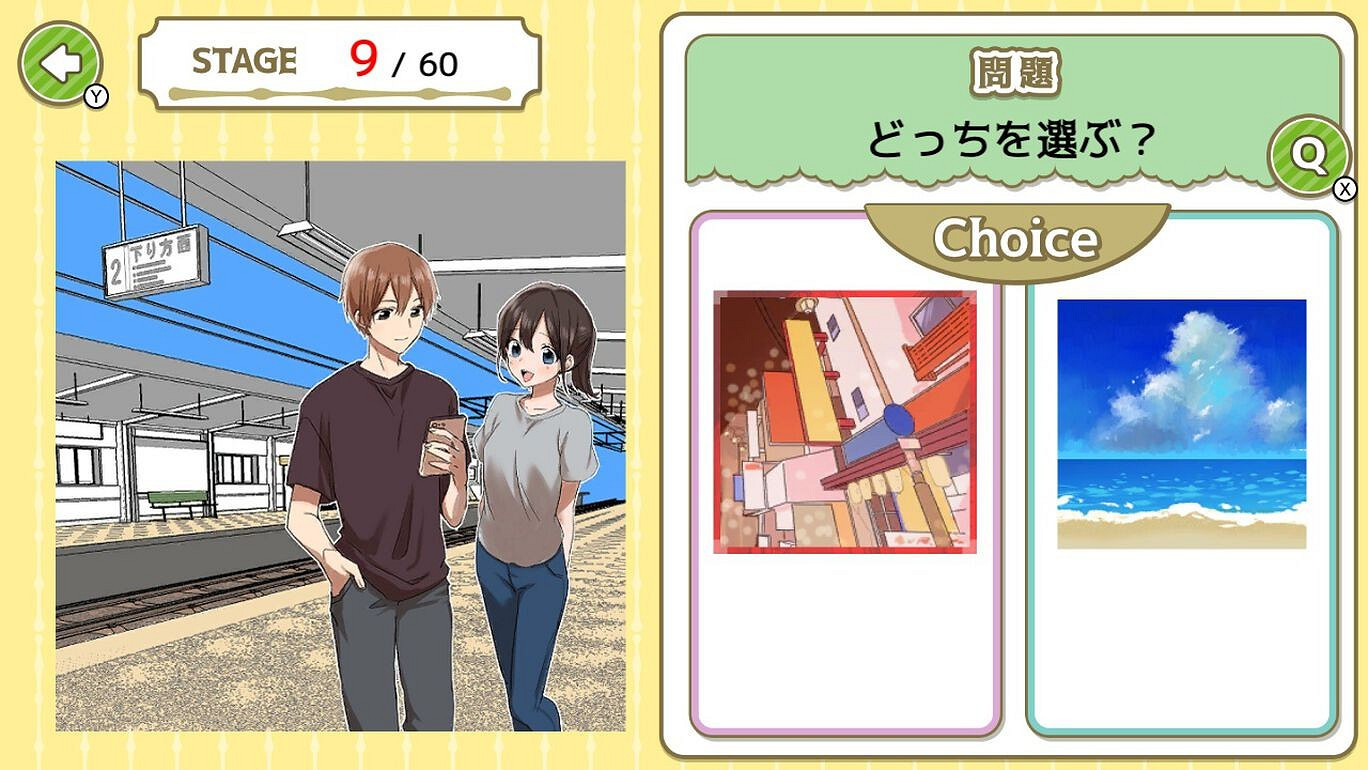
Task: Click the Choice banner header
Action: click(x=1016, y=238)
